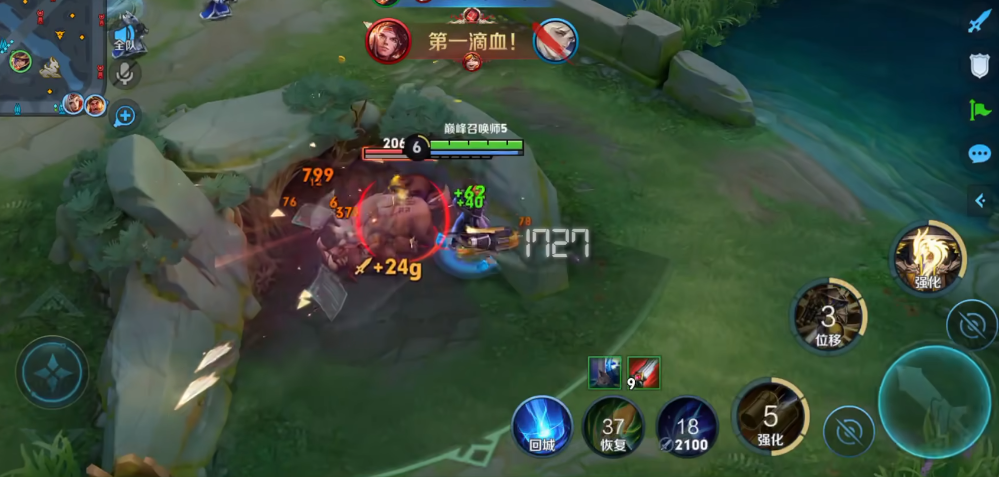
Task: Toggle the muted microphone button
Action: click(126, 73)
